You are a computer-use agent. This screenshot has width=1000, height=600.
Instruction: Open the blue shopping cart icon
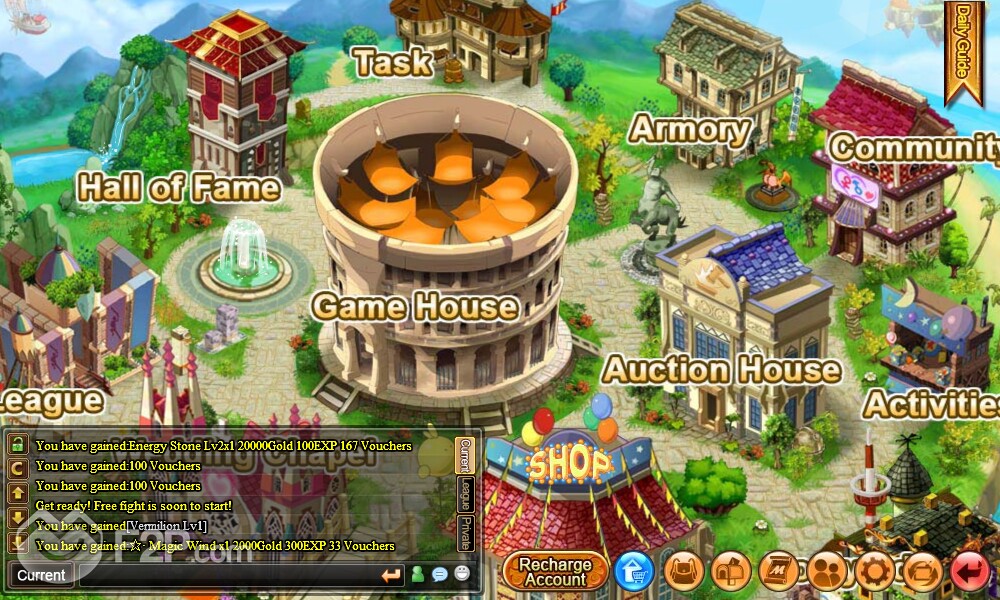(634, 571)
